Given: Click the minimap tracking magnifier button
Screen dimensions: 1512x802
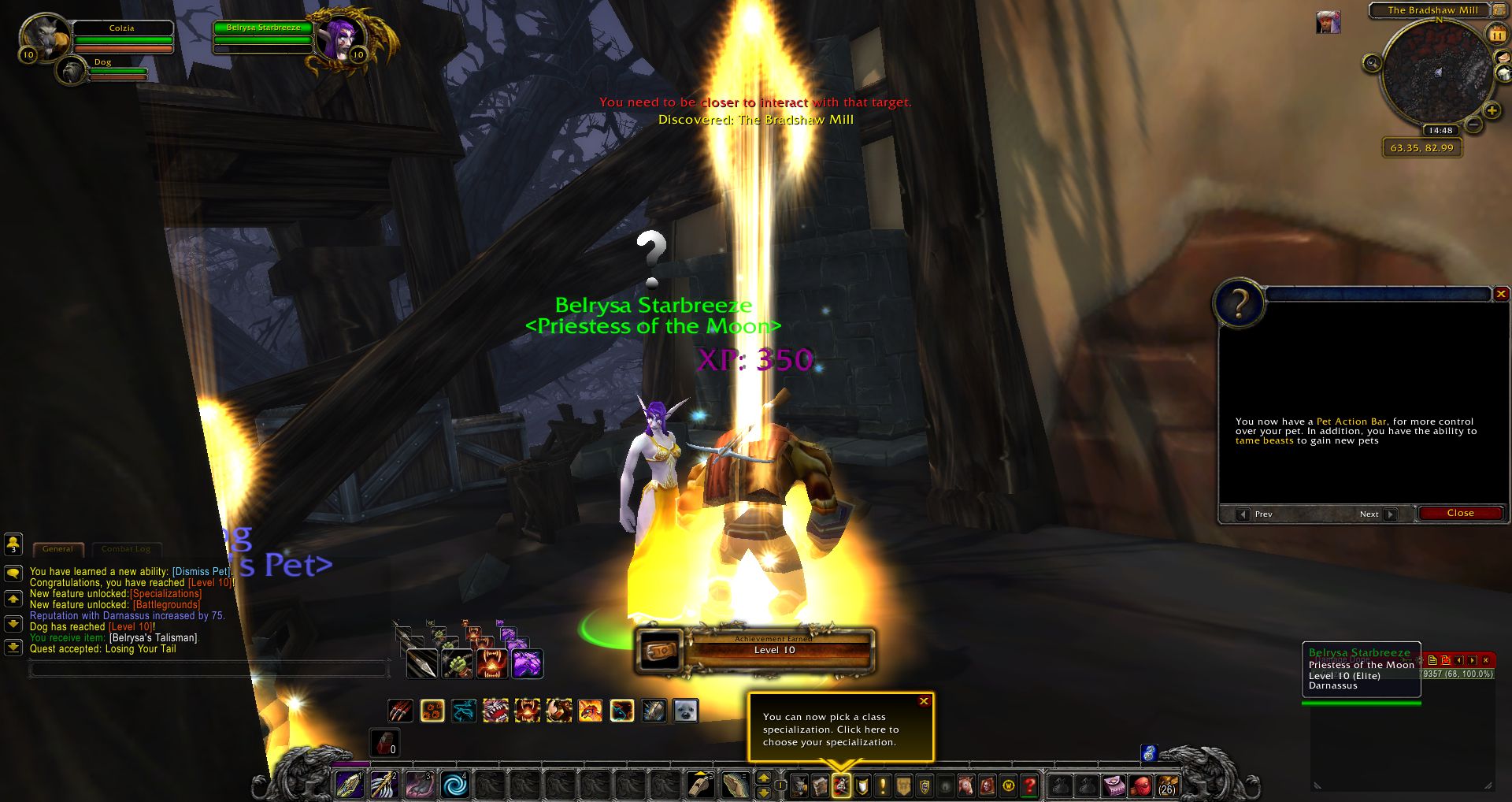Looking at the screenshot, I should [1373, 63].
